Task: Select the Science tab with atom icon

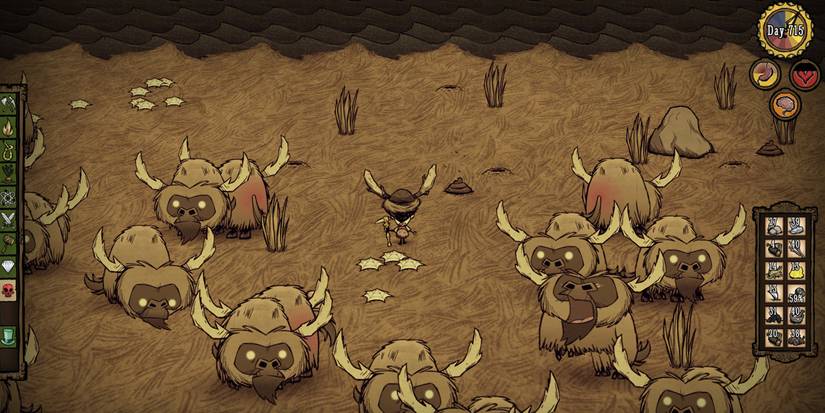Action: (8, 197)
